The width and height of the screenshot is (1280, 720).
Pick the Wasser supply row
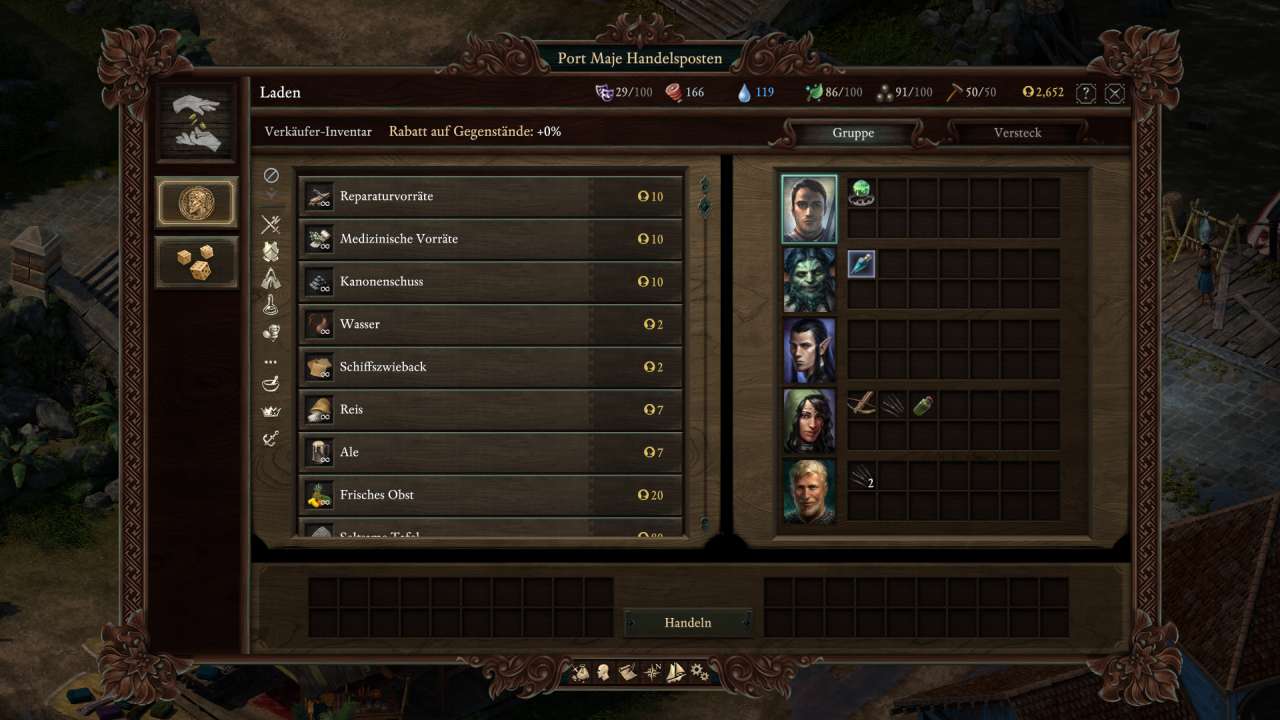click(x=490, y=324)
